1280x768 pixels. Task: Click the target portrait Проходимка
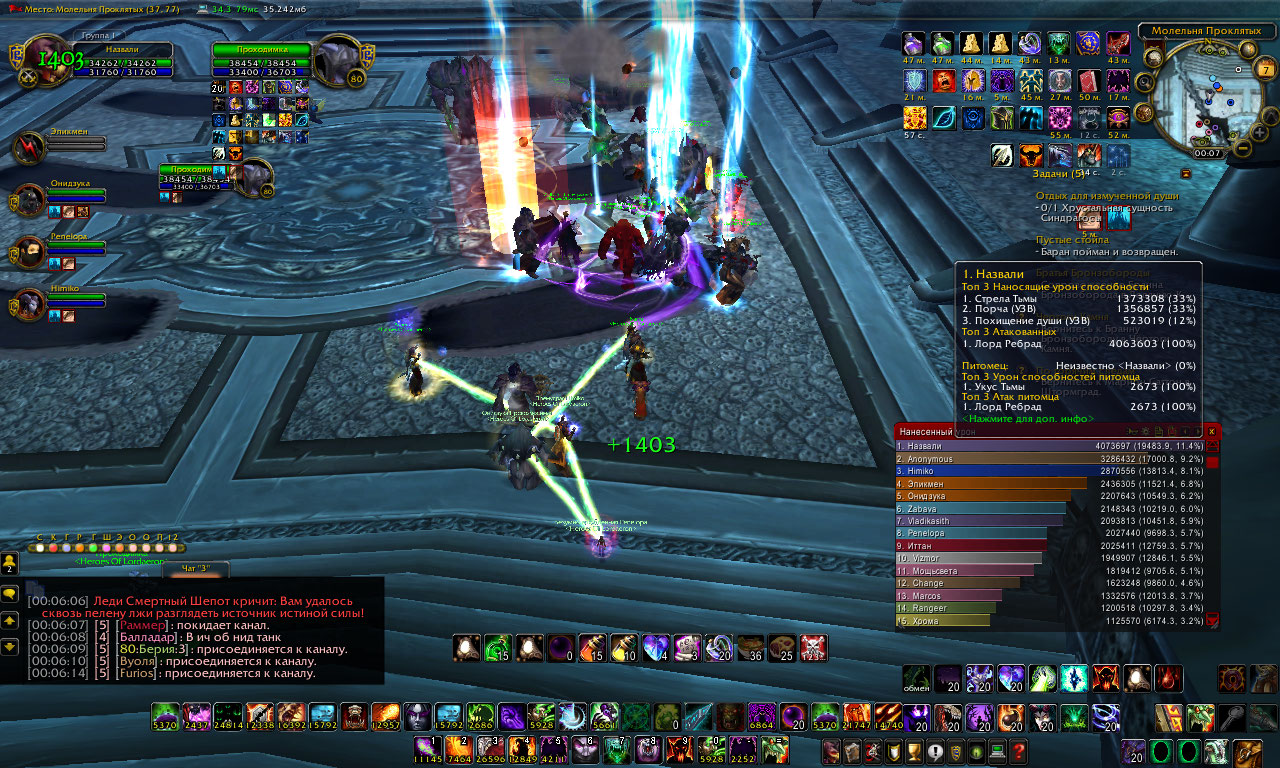[338, 60]
